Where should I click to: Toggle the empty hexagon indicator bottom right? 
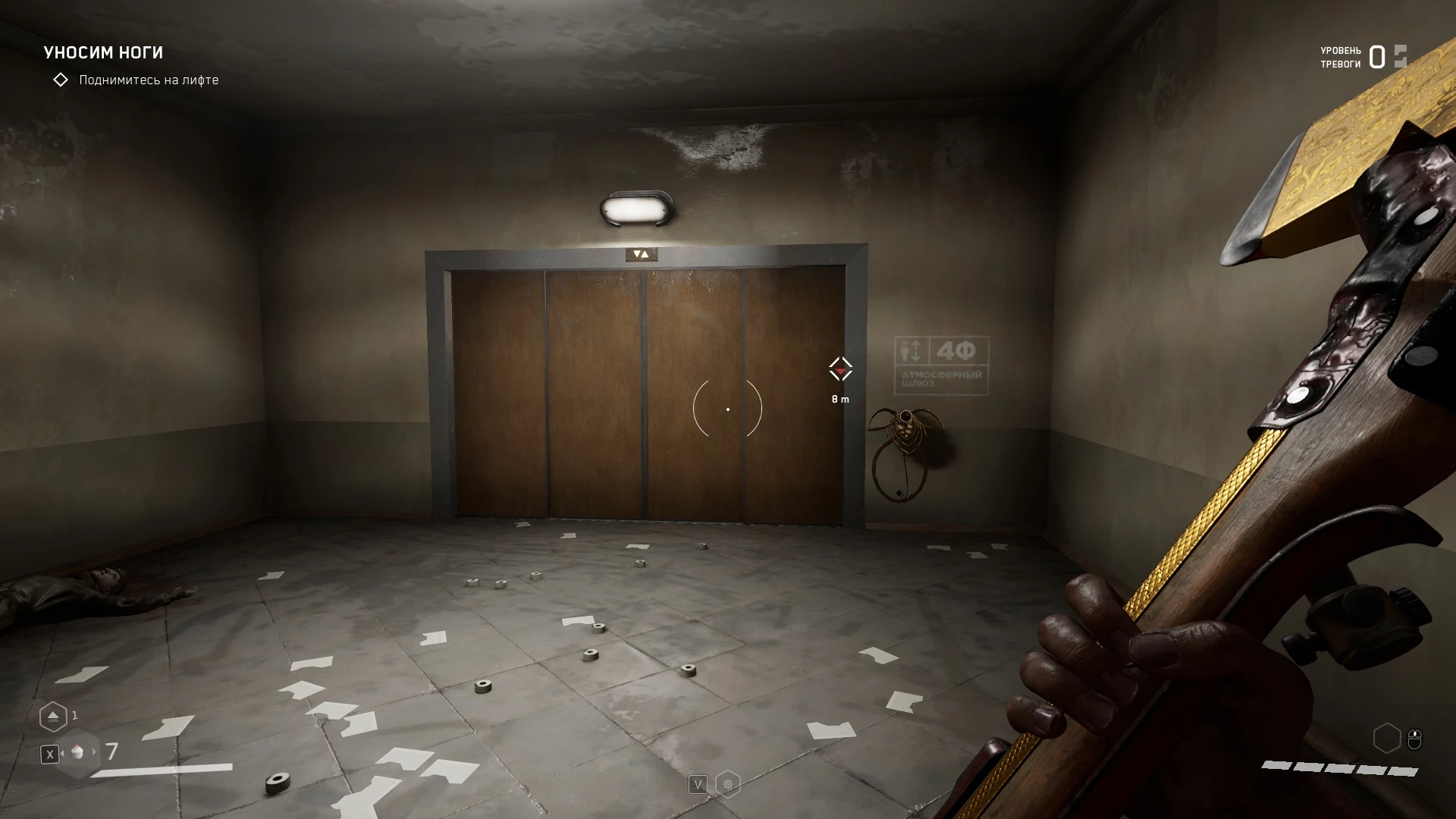pyautogui.click(x=1389, y=737)
